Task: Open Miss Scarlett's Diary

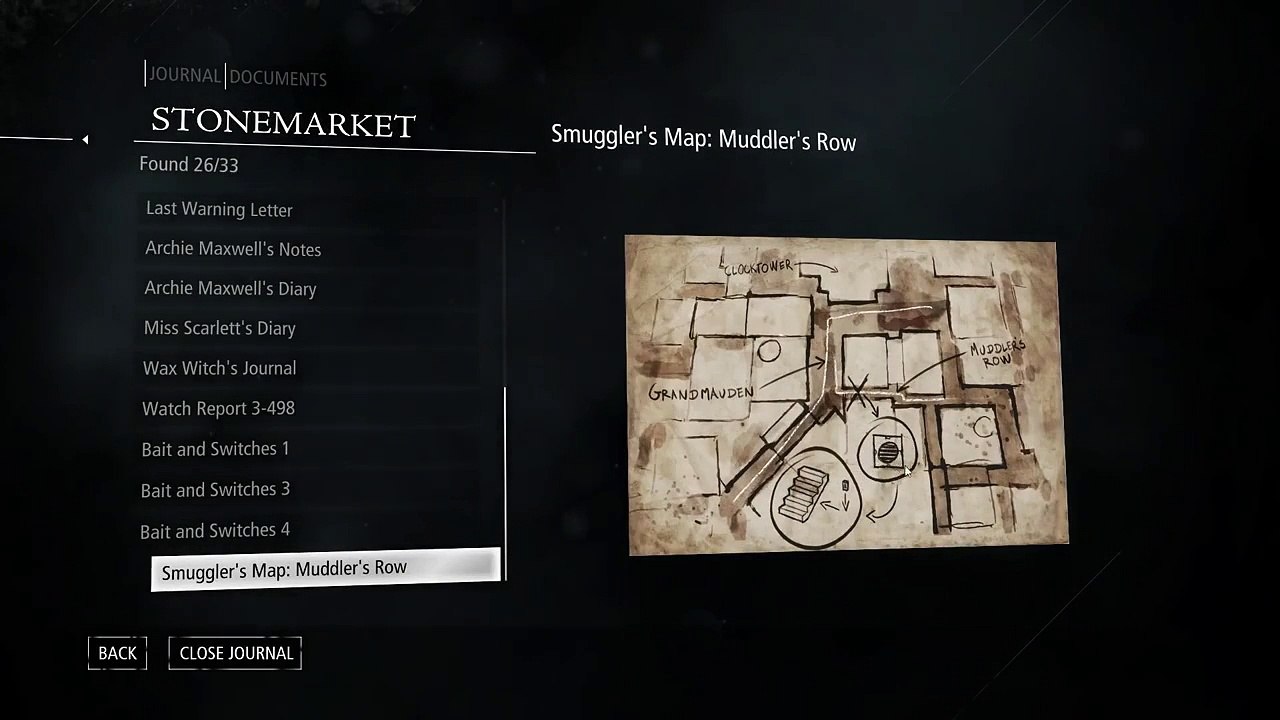Action: (x=219, y=328)
